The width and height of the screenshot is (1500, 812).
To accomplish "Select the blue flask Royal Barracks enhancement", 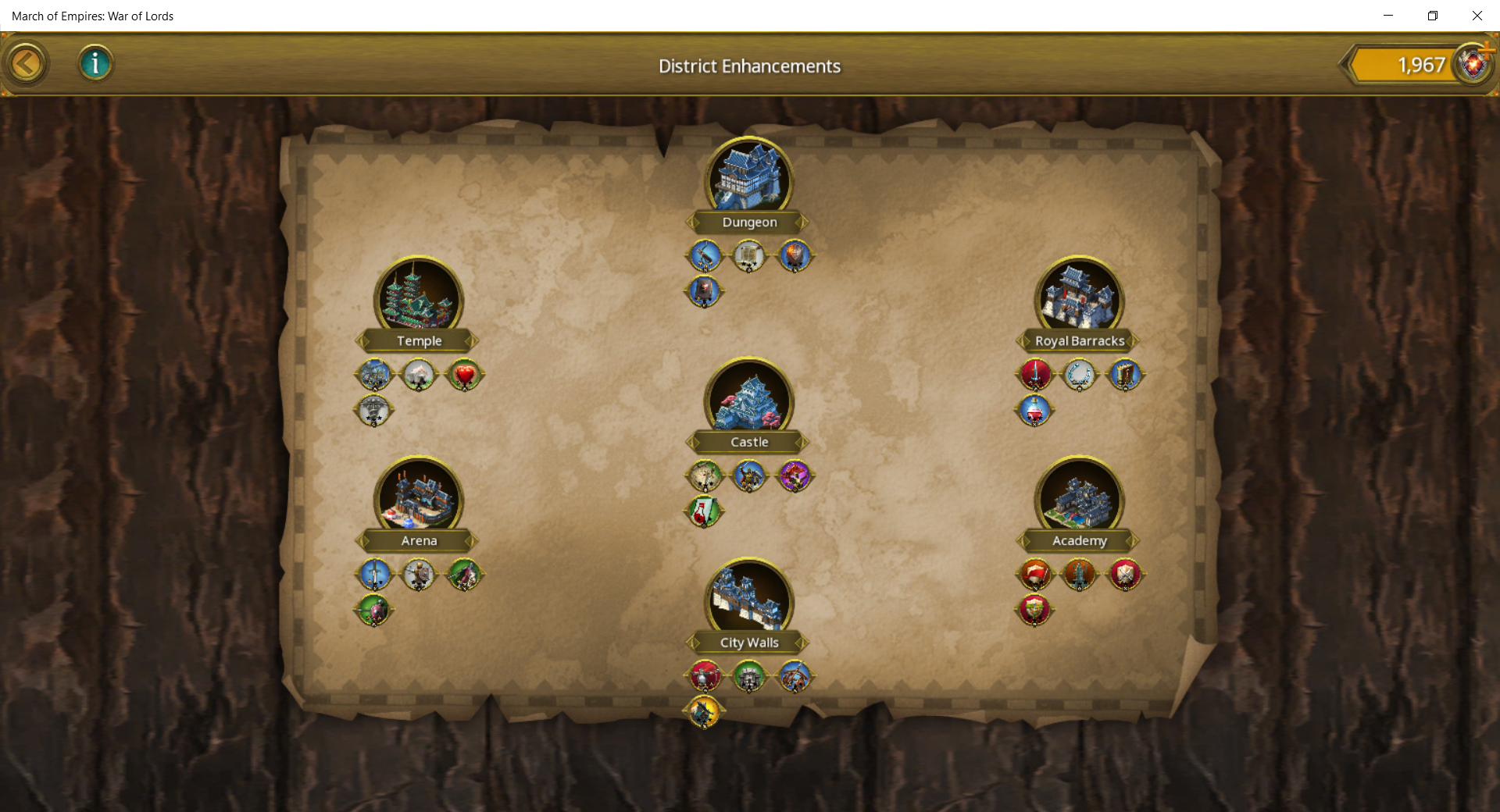I will click(1035, 410).
